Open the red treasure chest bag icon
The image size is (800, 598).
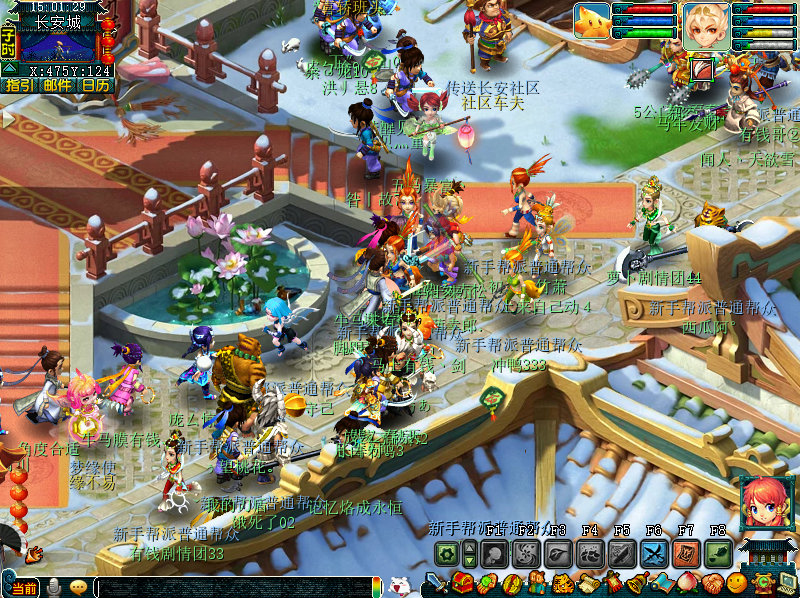pyautogui.click(x=461, y=583)
